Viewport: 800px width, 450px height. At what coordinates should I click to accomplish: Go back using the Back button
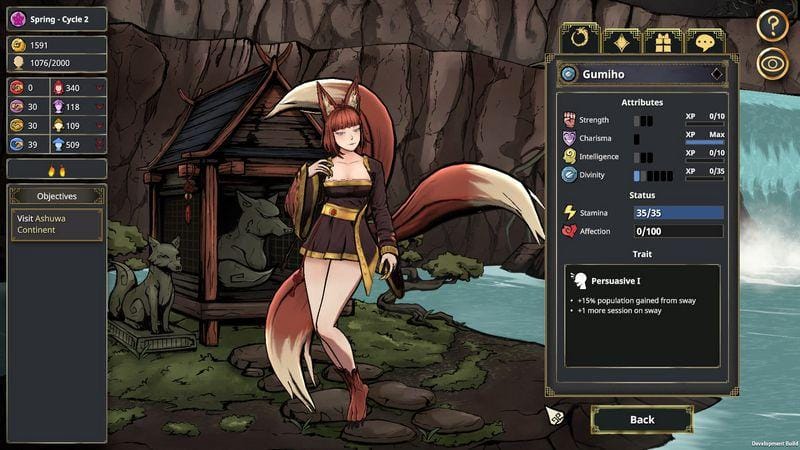642,419
